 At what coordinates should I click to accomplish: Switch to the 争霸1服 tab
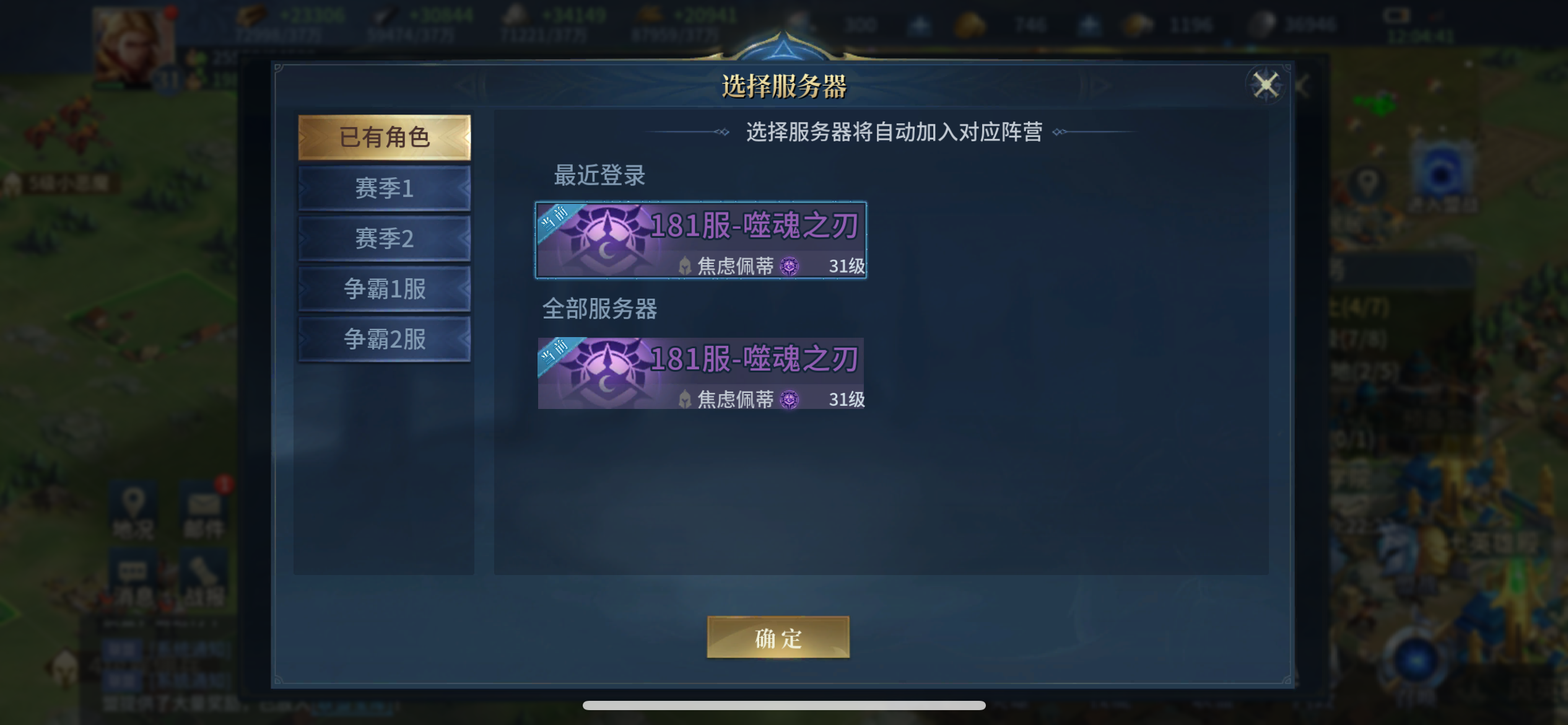[x=385, y=288]
